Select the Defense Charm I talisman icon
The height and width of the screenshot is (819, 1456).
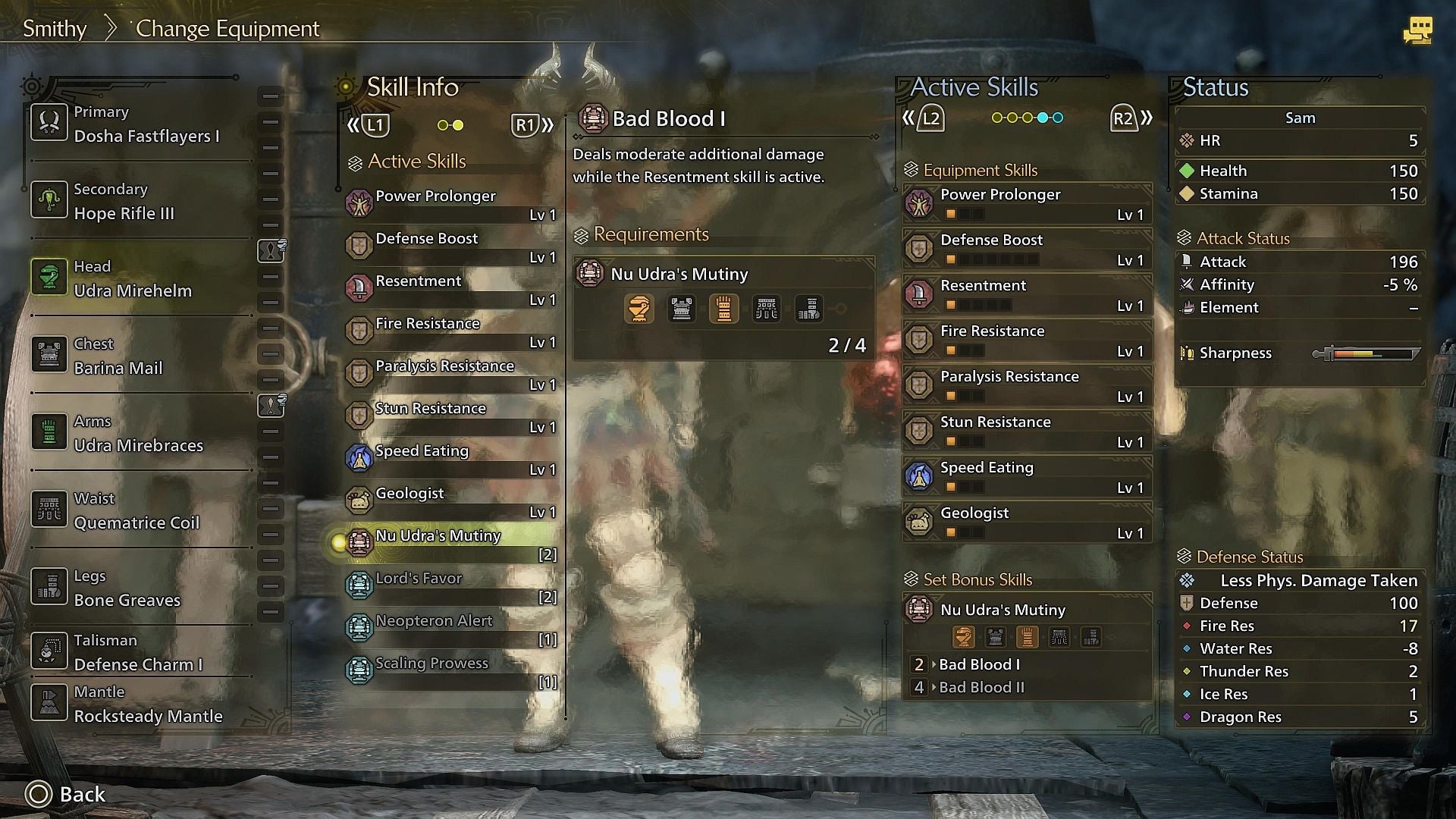(x=49, y=651)
